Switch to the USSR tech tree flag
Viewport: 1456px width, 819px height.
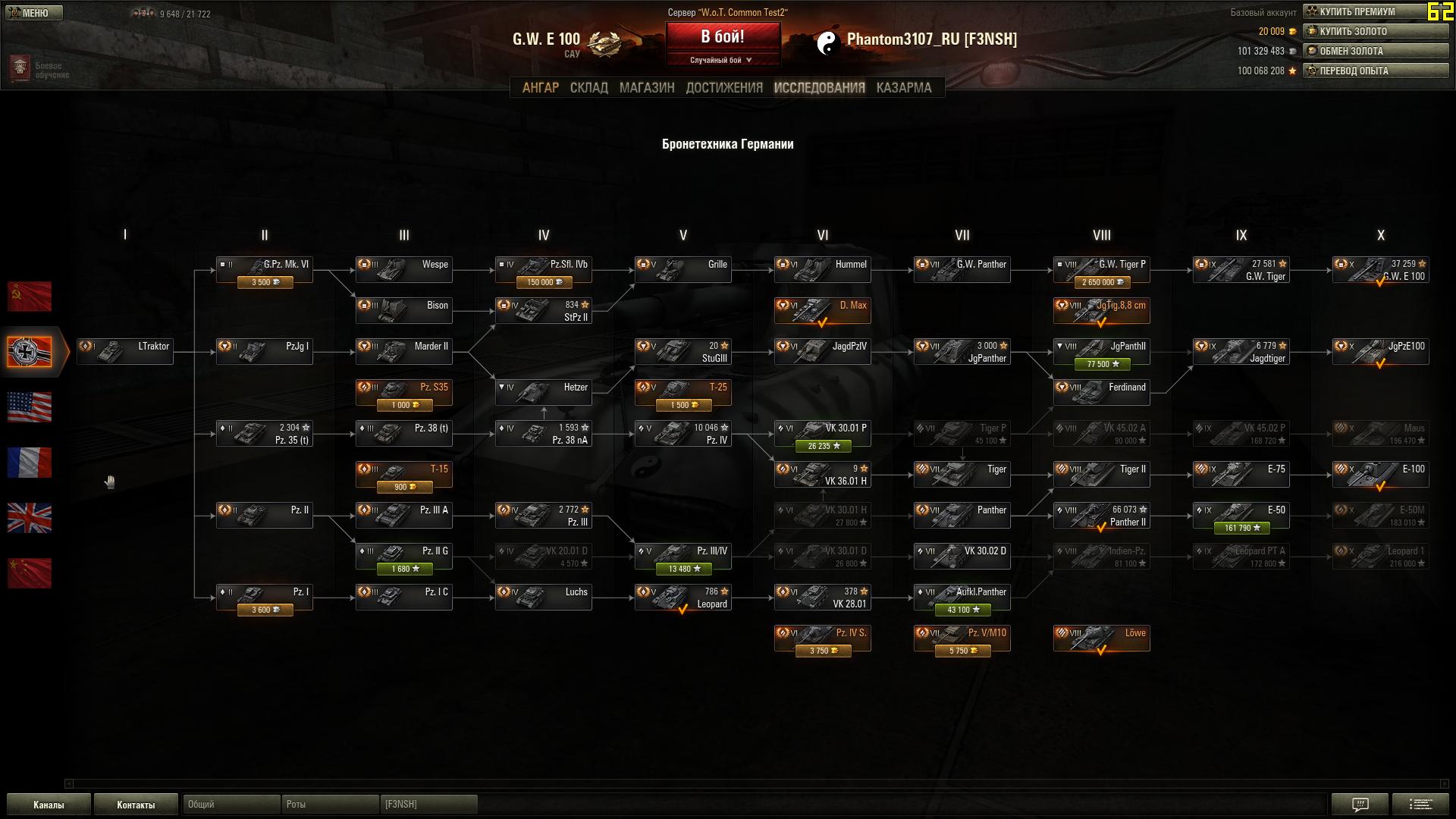point(30,297)
